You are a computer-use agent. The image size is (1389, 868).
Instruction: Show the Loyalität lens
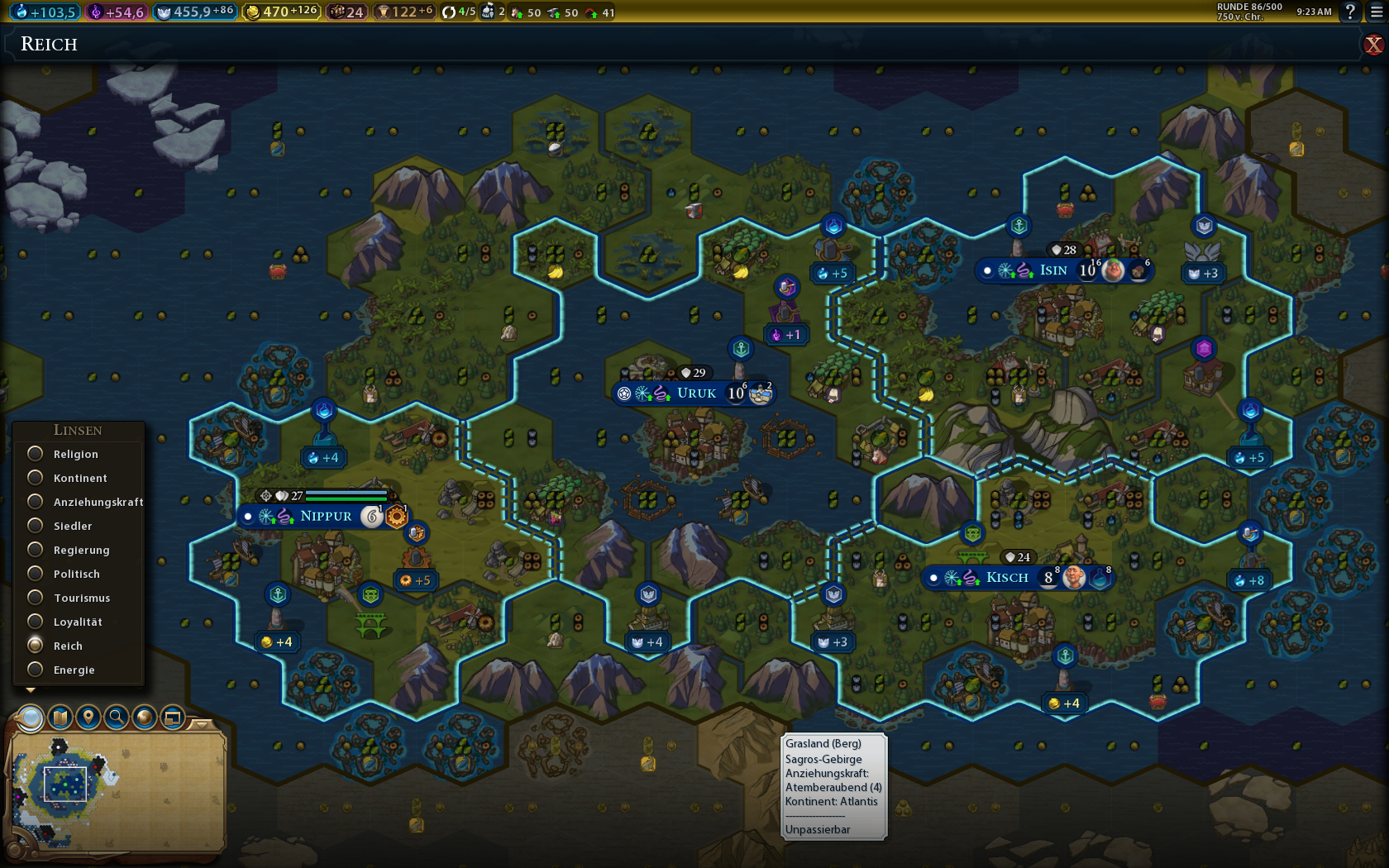coord(36,622)
